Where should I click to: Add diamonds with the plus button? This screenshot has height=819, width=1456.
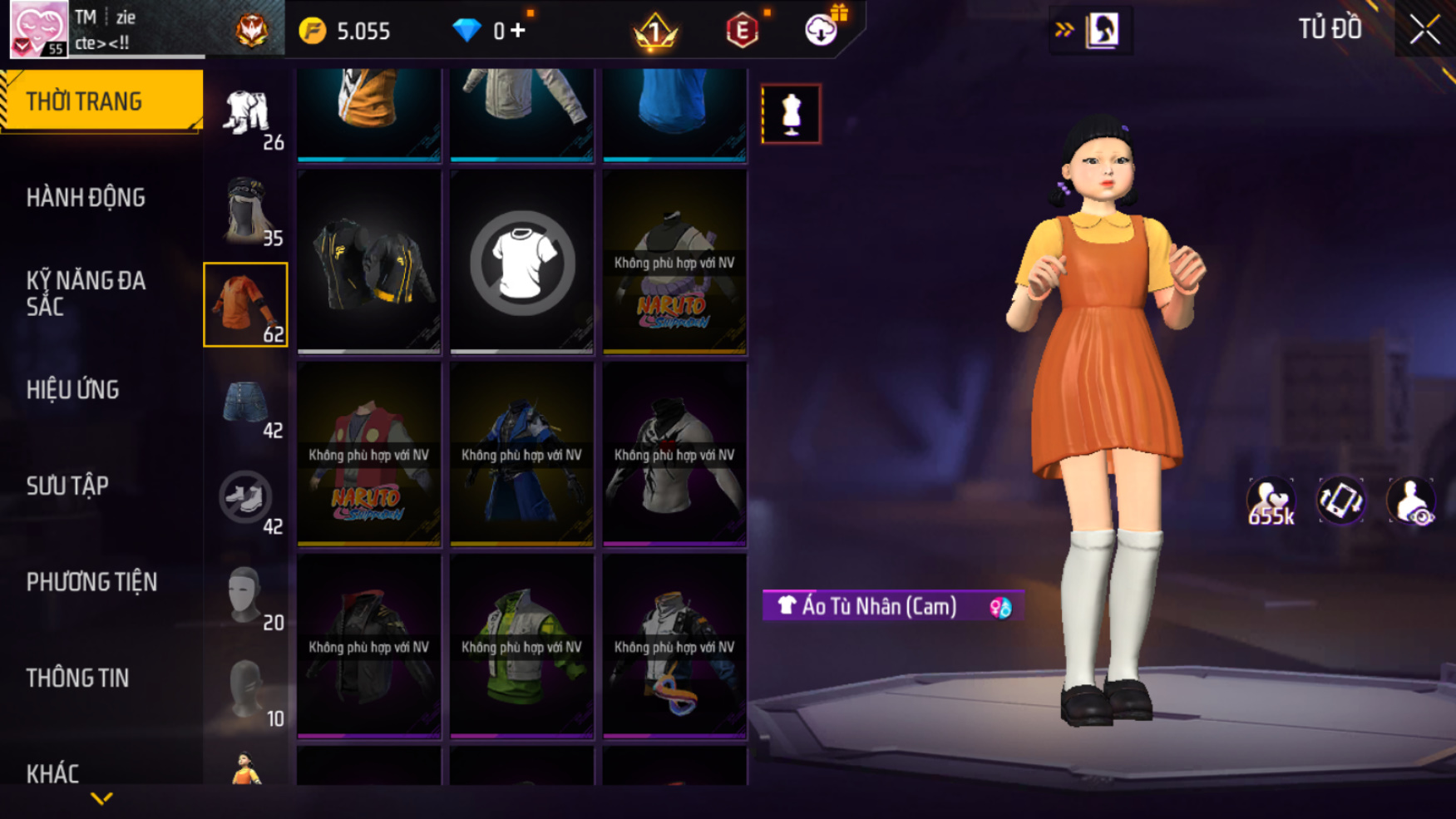pyautogui.click(x=519, y=31)
